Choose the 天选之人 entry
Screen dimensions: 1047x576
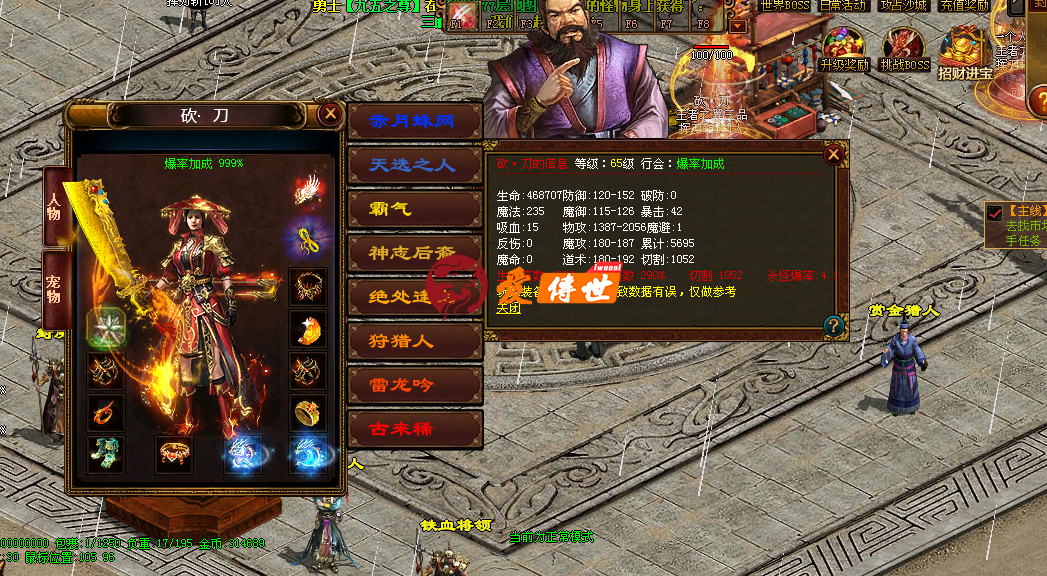pyautogui.click(x=414, y=165)
